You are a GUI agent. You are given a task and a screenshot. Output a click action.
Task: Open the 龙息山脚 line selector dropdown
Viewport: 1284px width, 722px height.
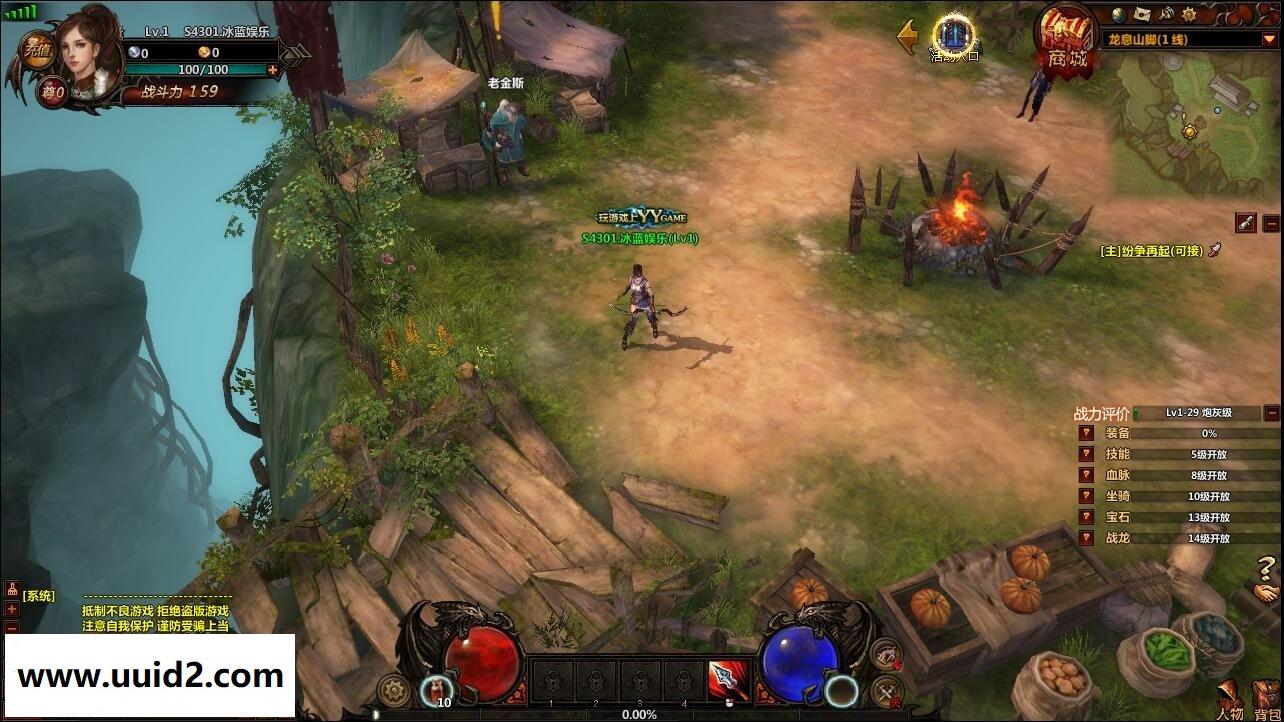coord(1269,39)
